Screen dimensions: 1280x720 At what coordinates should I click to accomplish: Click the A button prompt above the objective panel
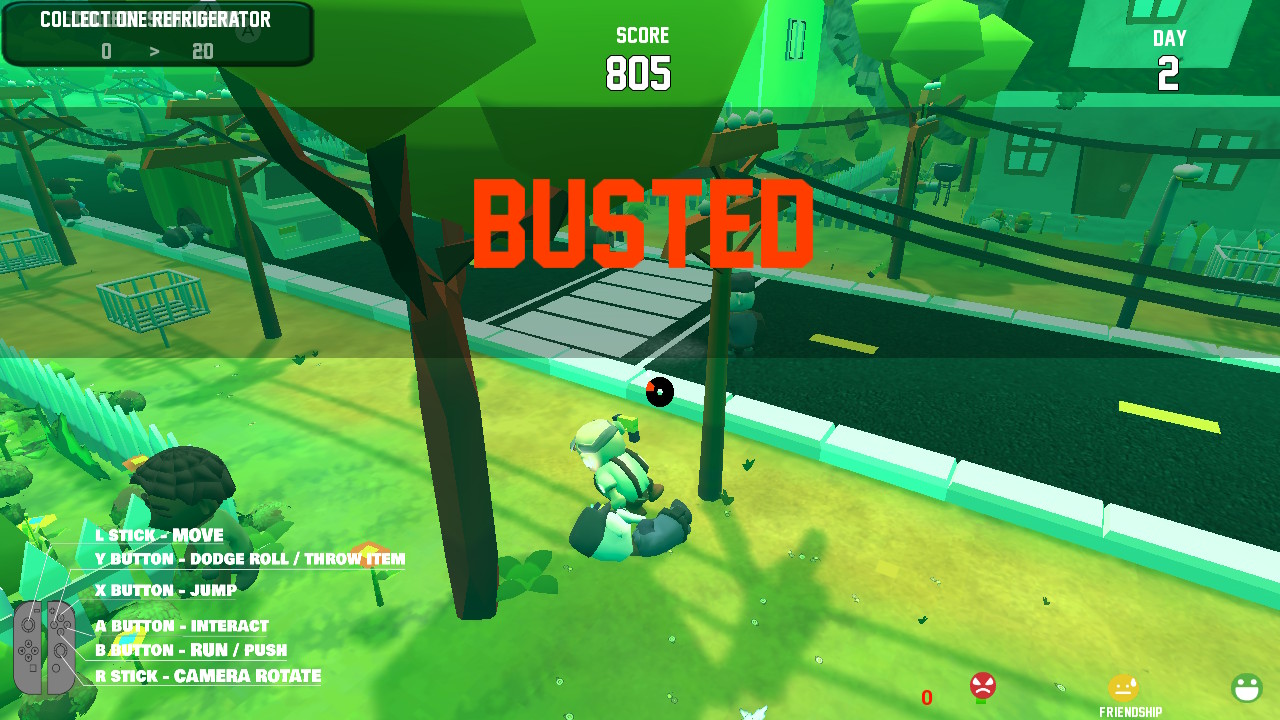coord(248,31)
